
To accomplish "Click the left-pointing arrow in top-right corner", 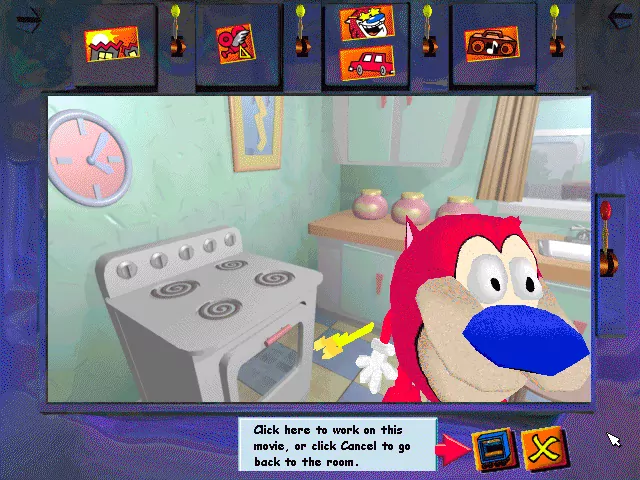I will 621,16.
